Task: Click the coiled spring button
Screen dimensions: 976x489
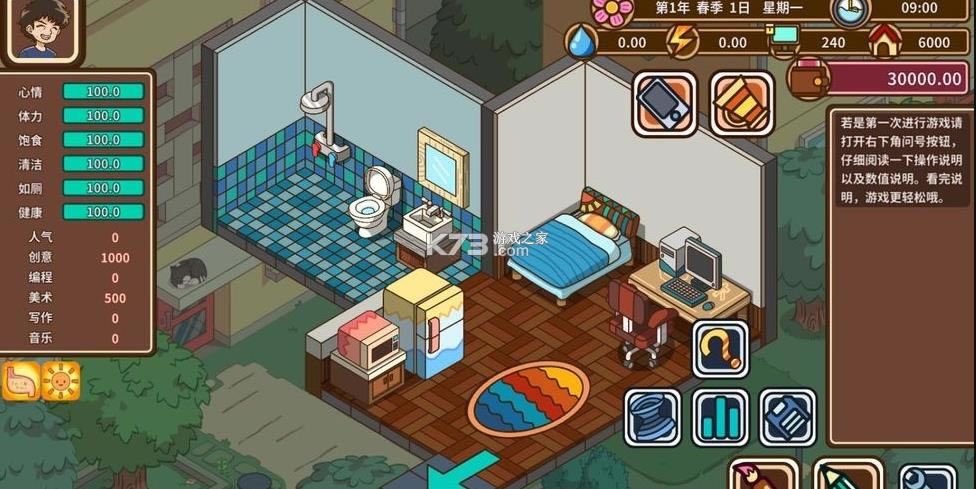Action: 653,417
